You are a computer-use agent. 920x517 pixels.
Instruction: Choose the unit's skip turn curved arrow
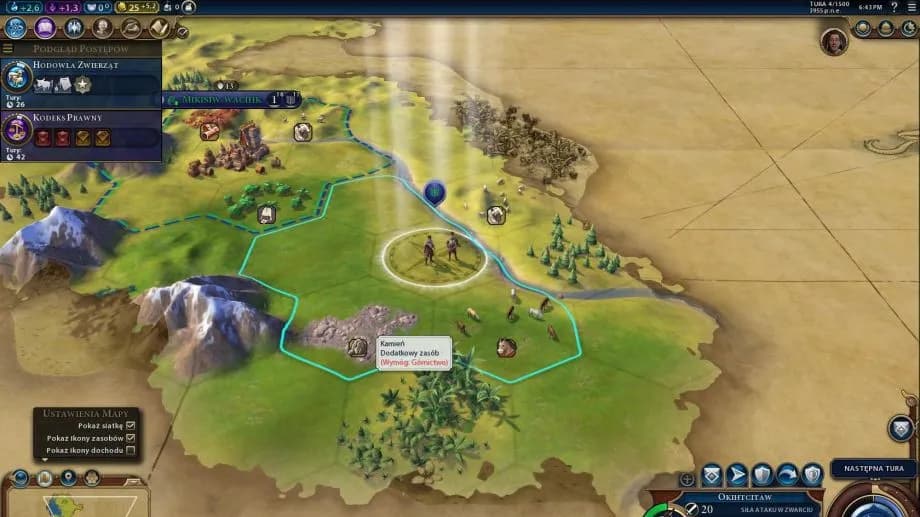(x=787, y=474)
